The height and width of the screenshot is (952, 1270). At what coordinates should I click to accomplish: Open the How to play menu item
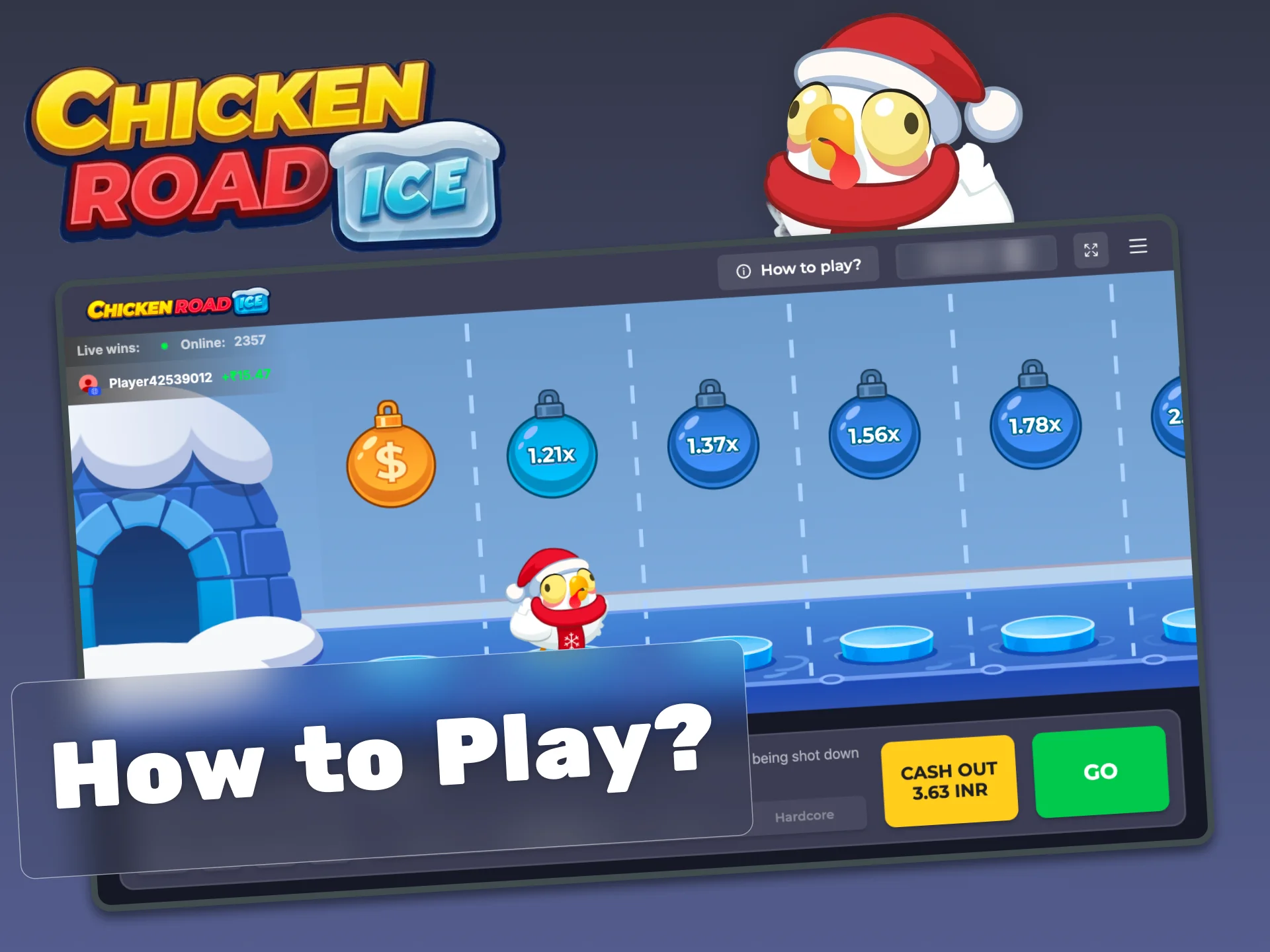click(810, 267)
